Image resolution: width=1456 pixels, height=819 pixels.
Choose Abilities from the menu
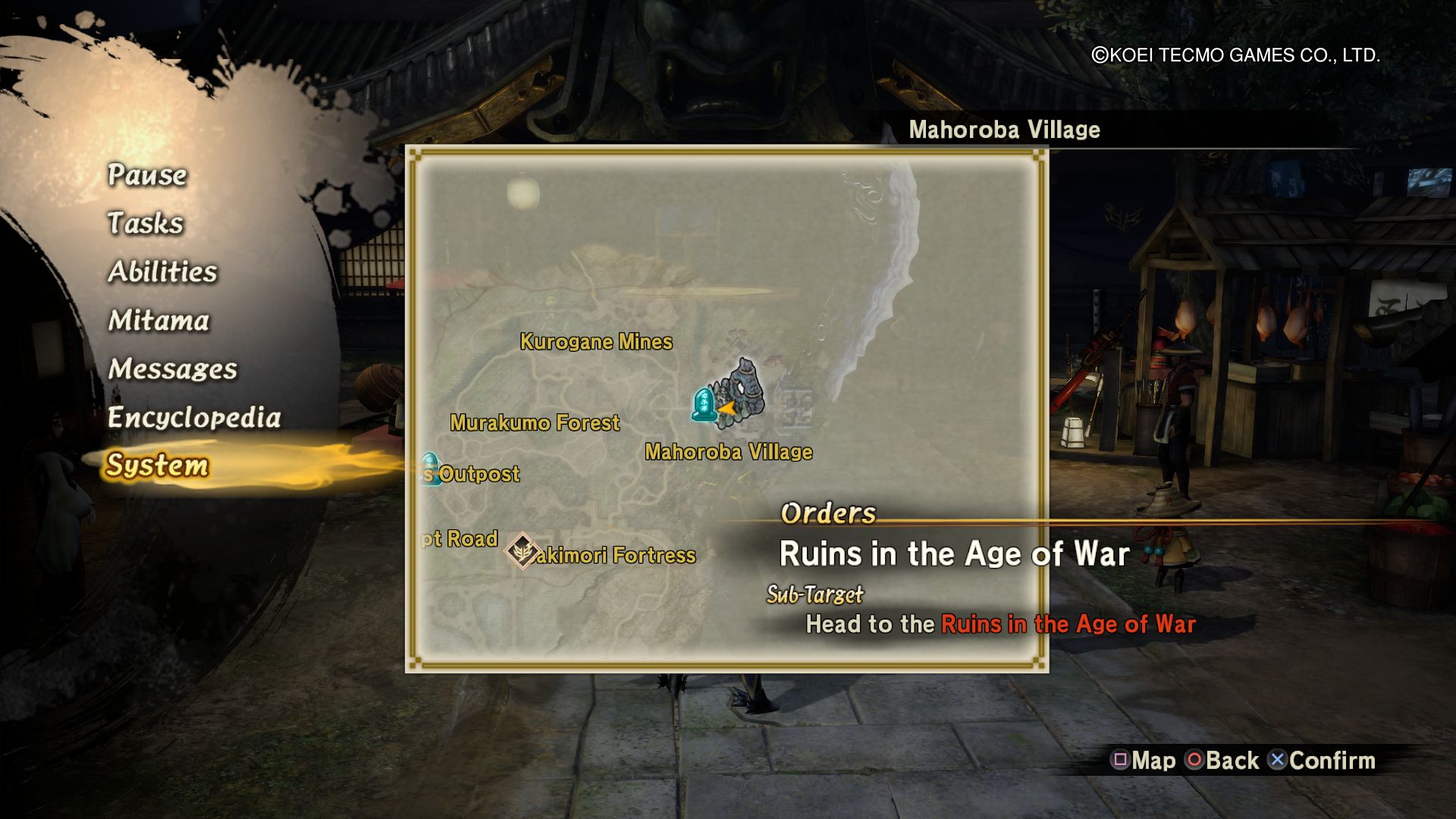[x=162, y=272]
